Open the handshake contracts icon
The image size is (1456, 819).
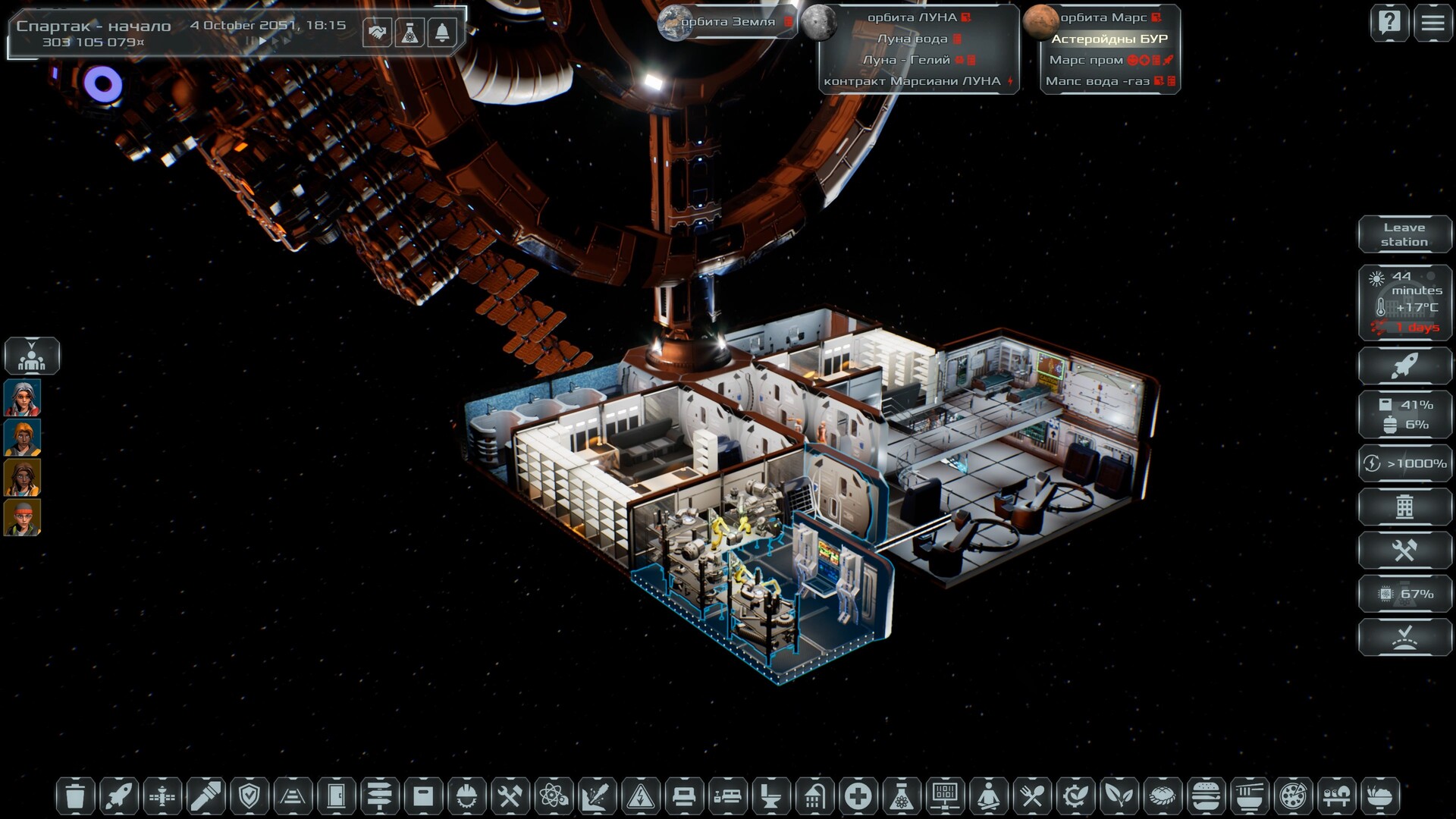377,33
